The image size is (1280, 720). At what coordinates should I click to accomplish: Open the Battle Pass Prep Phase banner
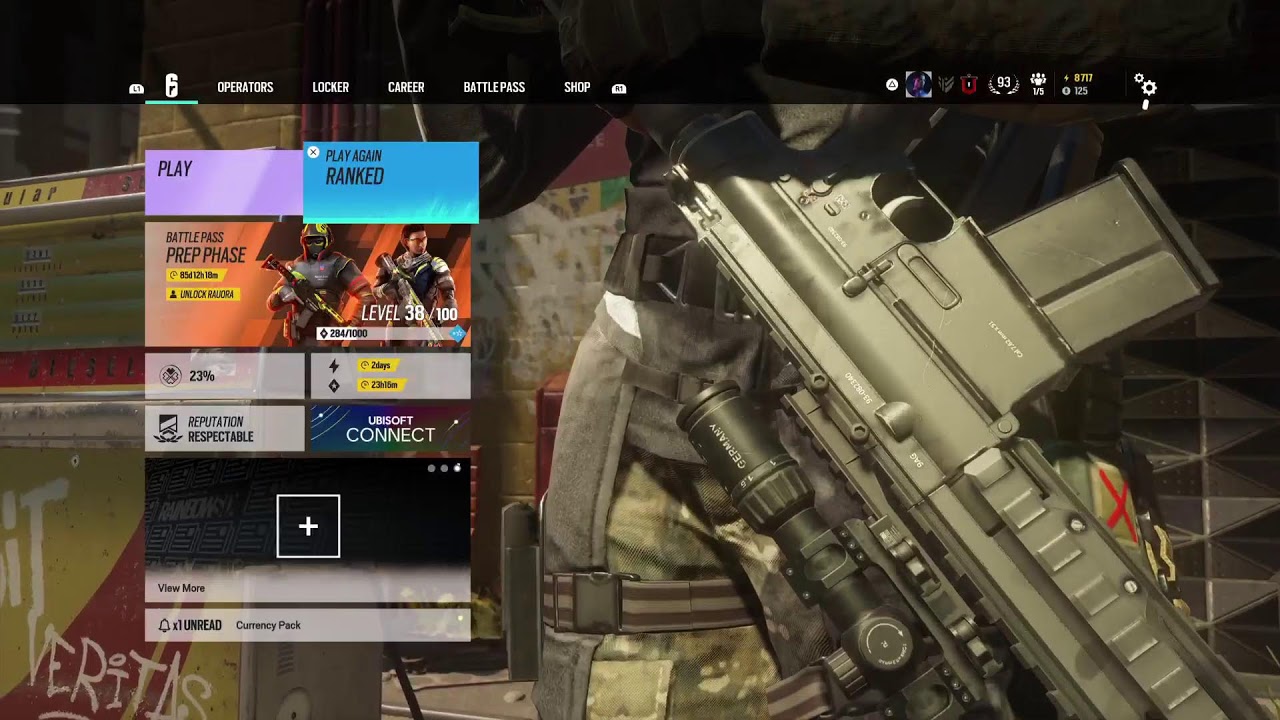tap(308, 285)
